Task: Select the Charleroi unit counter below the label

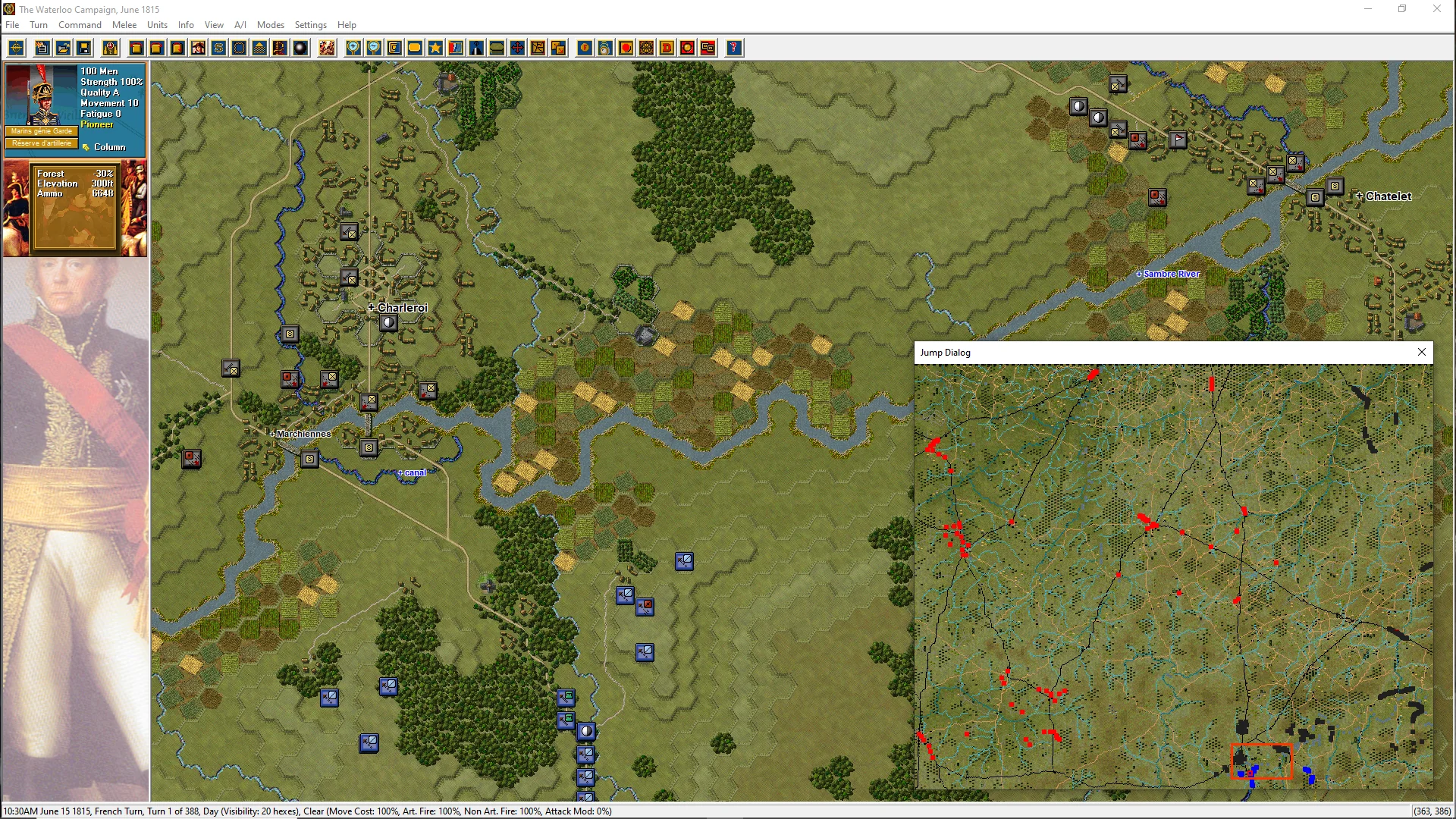Action: [388, 323]
